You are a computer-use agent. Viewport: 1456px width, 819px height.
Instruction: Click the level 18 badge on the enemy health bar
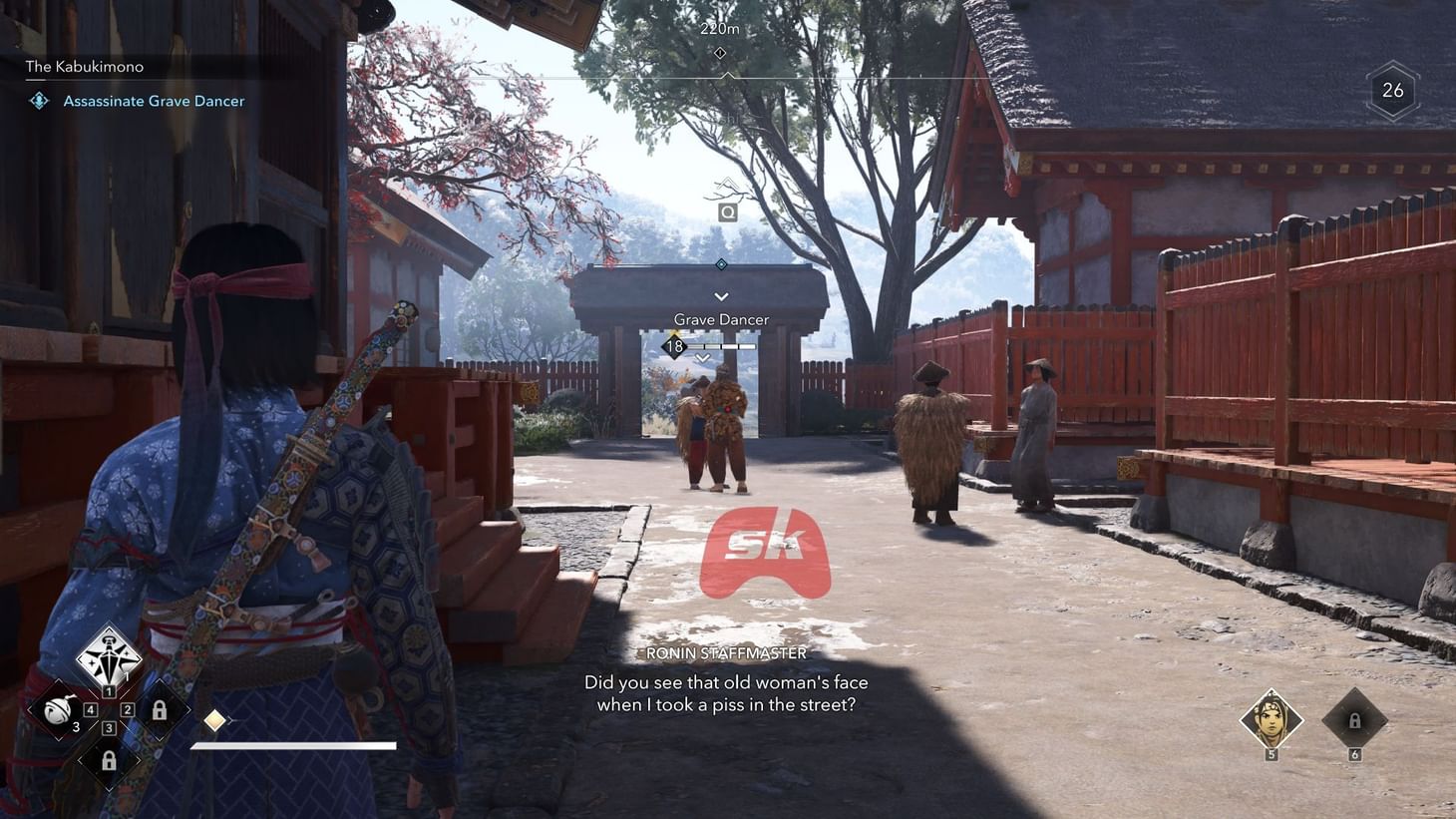[x=675, y=346]
